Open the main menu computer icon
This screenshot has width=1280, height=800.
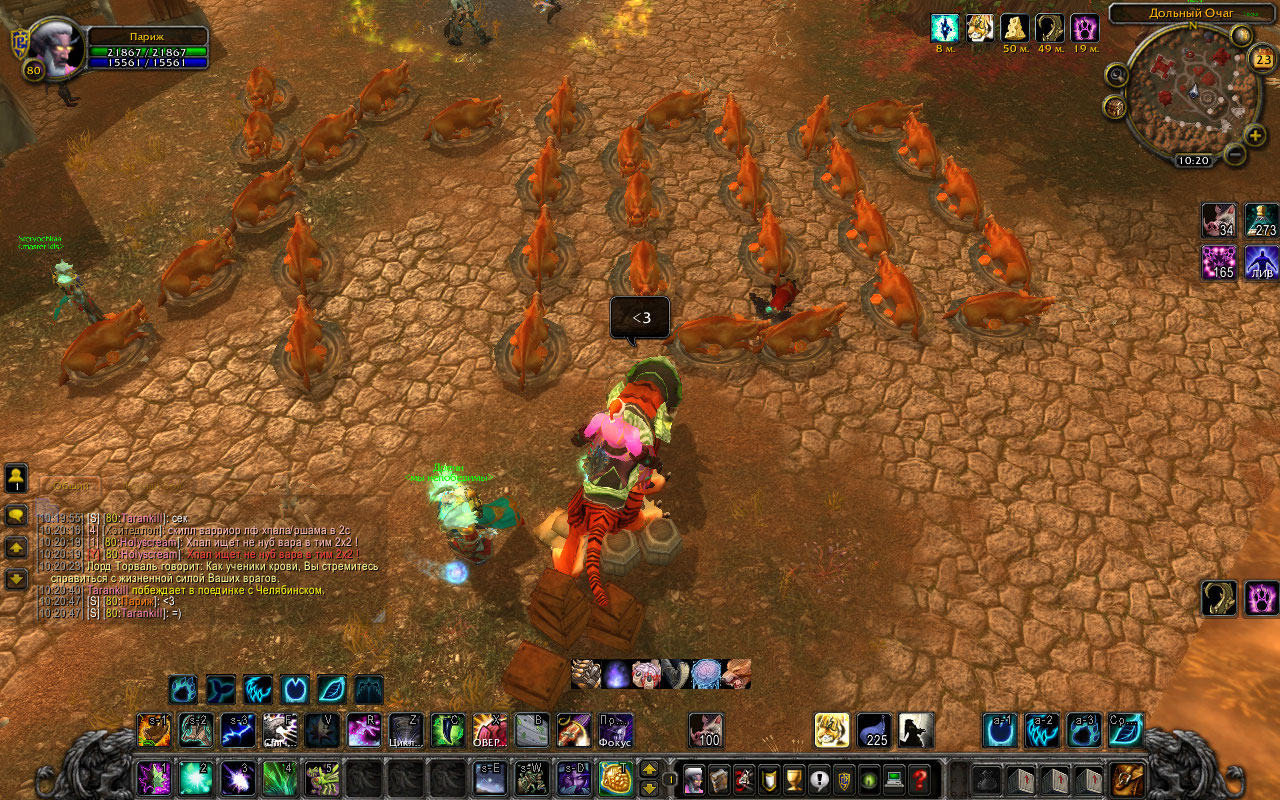click(895, 778)
